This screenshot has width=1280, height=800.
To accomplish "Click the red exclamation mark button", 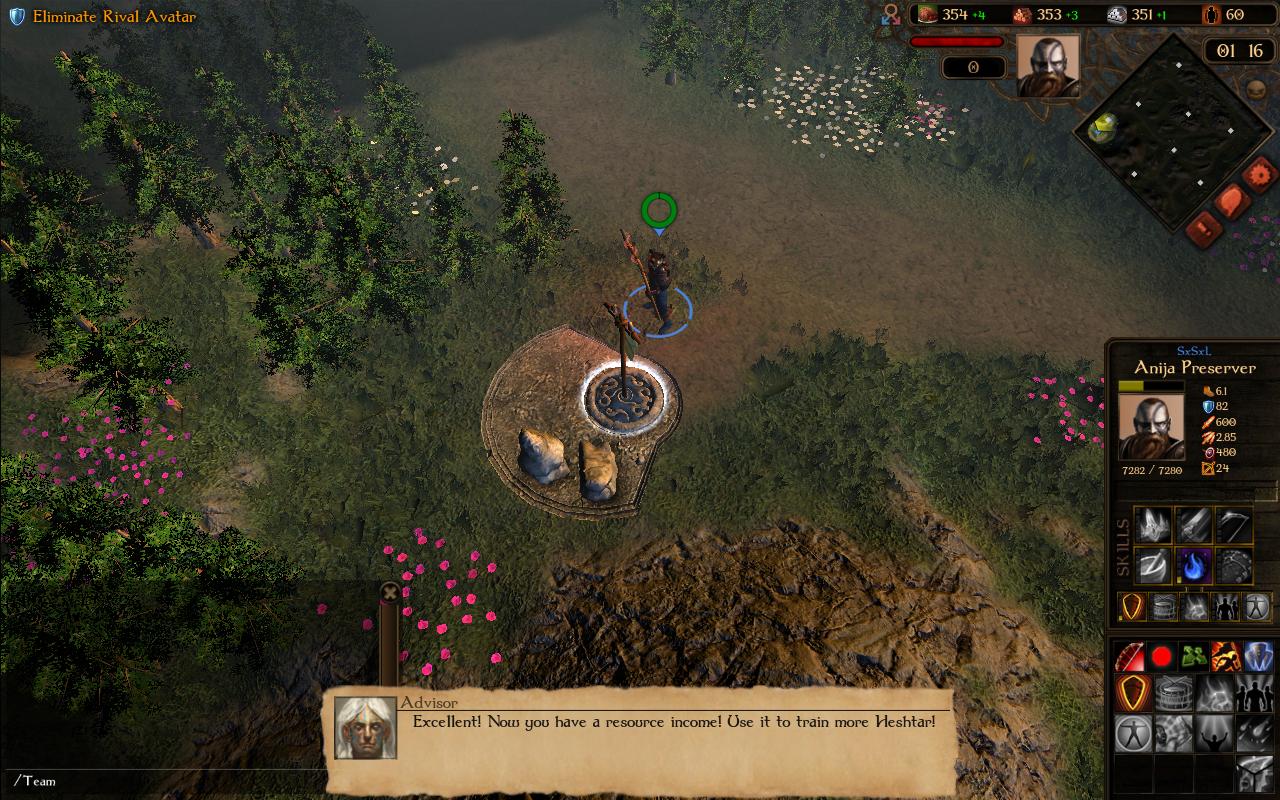I will click(1203, 229).
